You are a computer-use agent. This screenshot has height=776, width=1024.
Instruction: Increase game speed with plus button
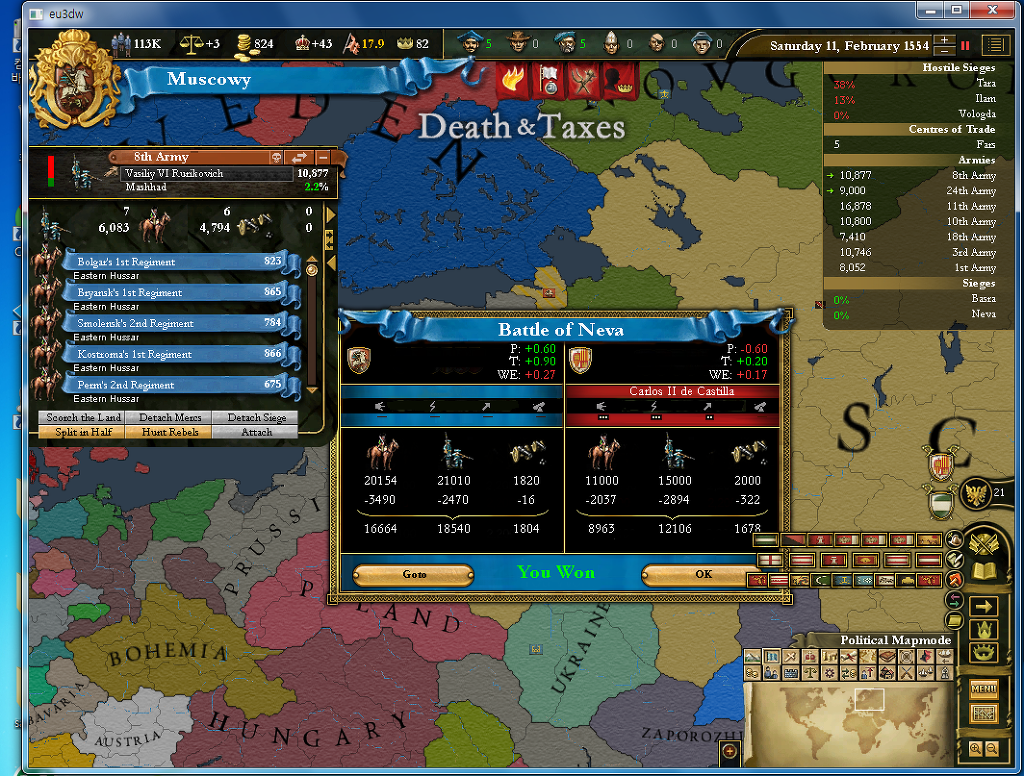[944, 40]
